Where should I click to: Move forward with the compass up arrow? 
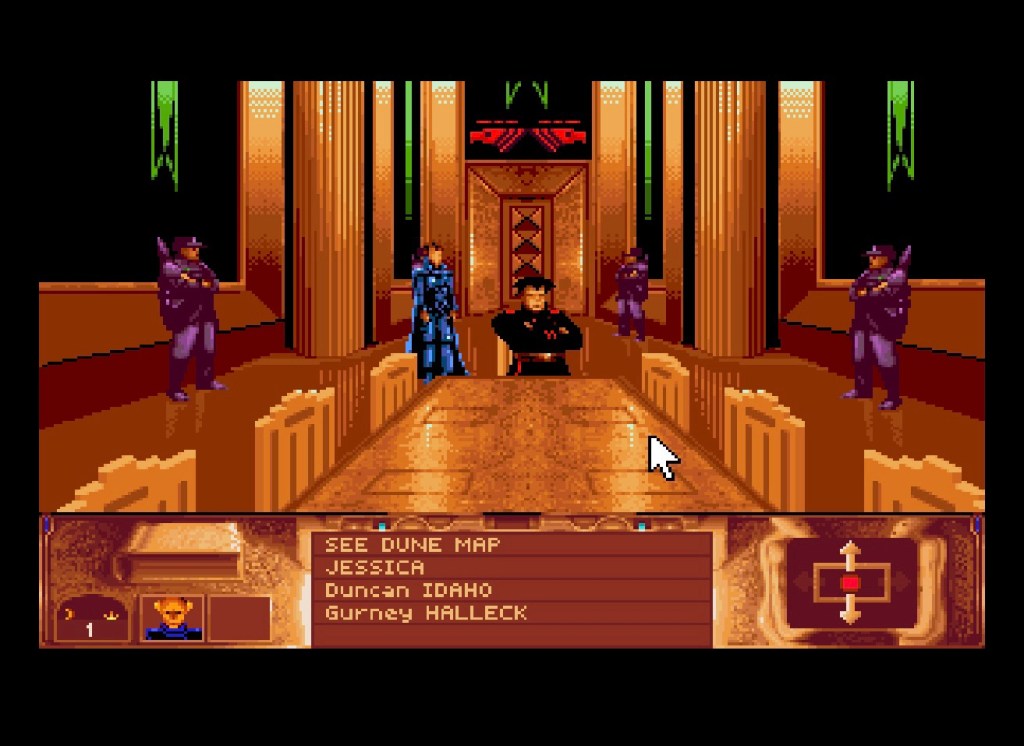coord(850,553)
